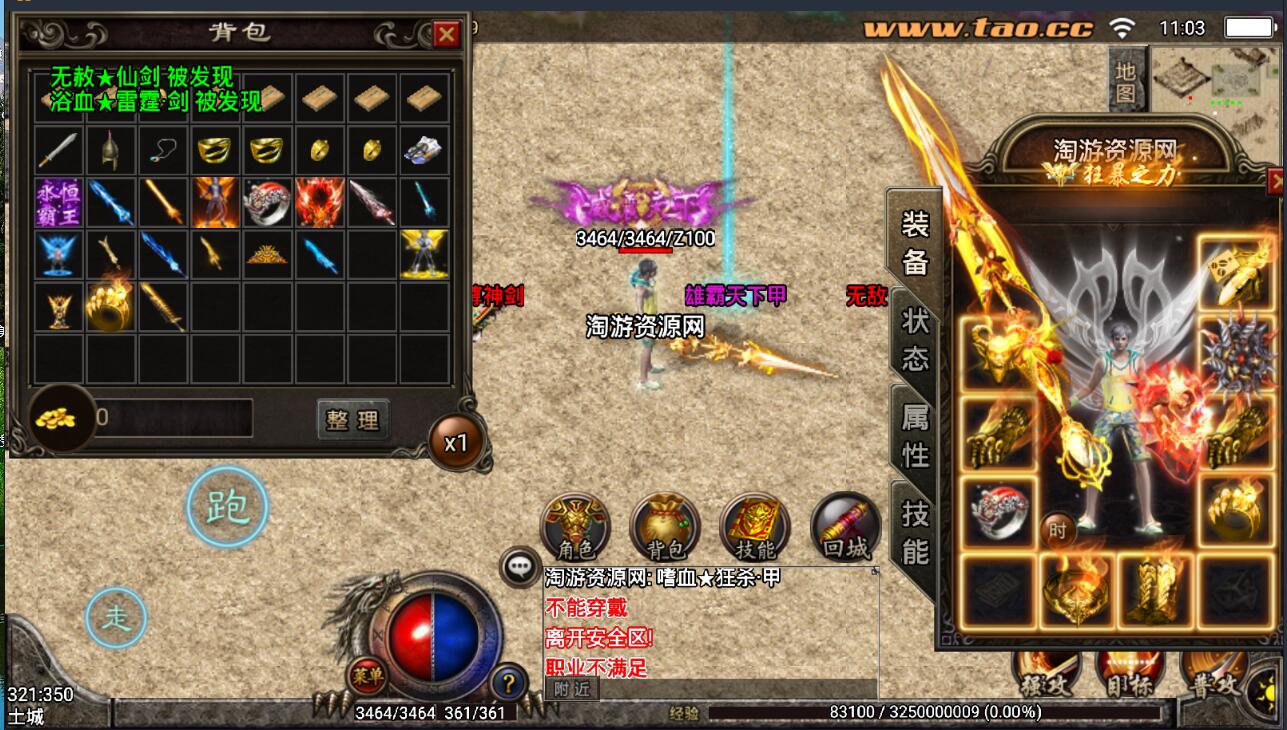This screenshot has width=1287, height=730.
Task: Switch to the 技能 tab in character panel
Action: [914, 533]
